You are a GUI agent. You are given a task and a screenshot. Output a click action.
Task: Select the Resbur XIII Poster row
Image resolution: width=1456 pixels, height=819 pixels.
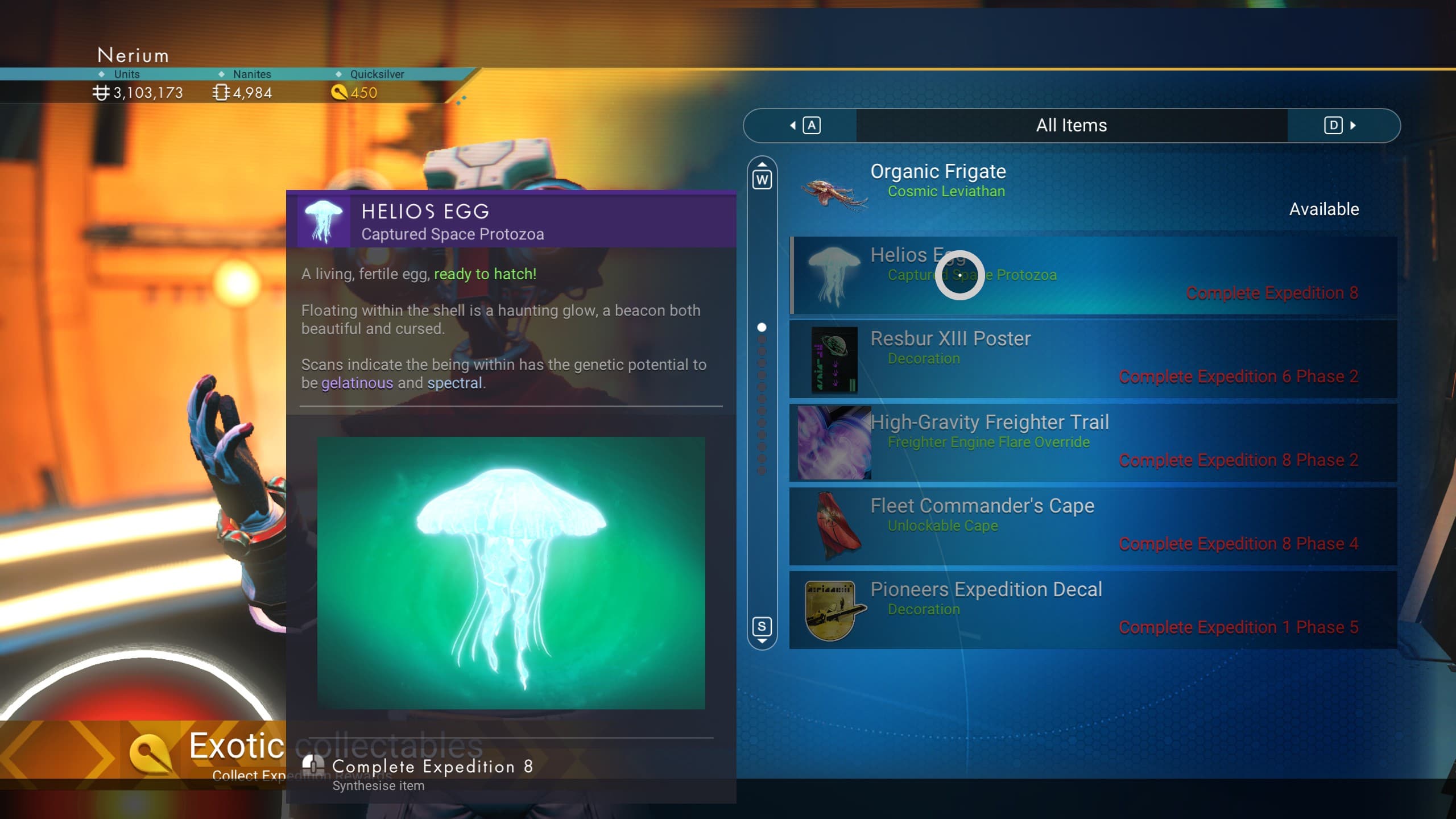point(1092,359)
